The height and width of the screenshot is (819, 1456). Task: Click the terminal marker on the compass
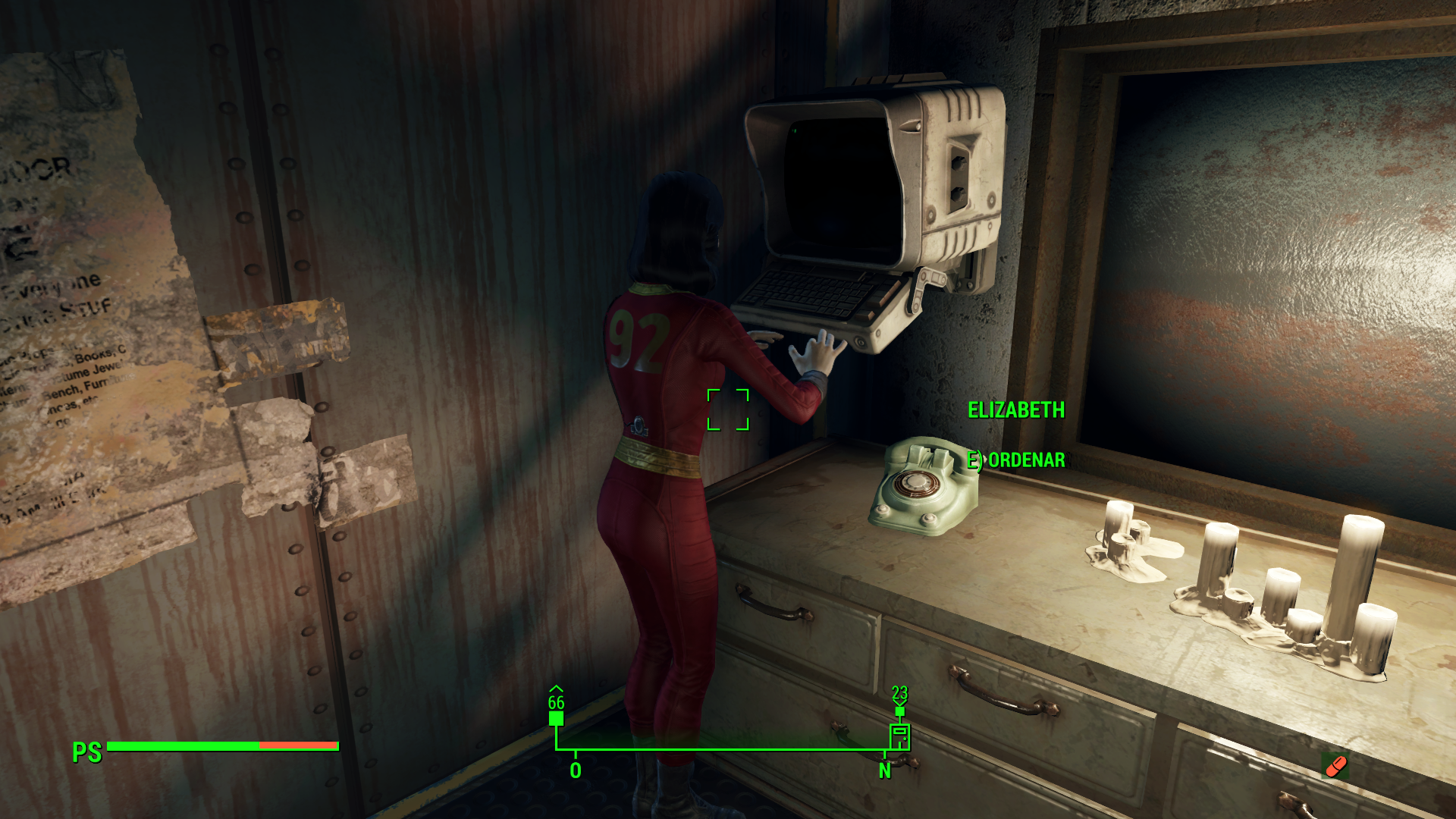[x=899, y=736]
